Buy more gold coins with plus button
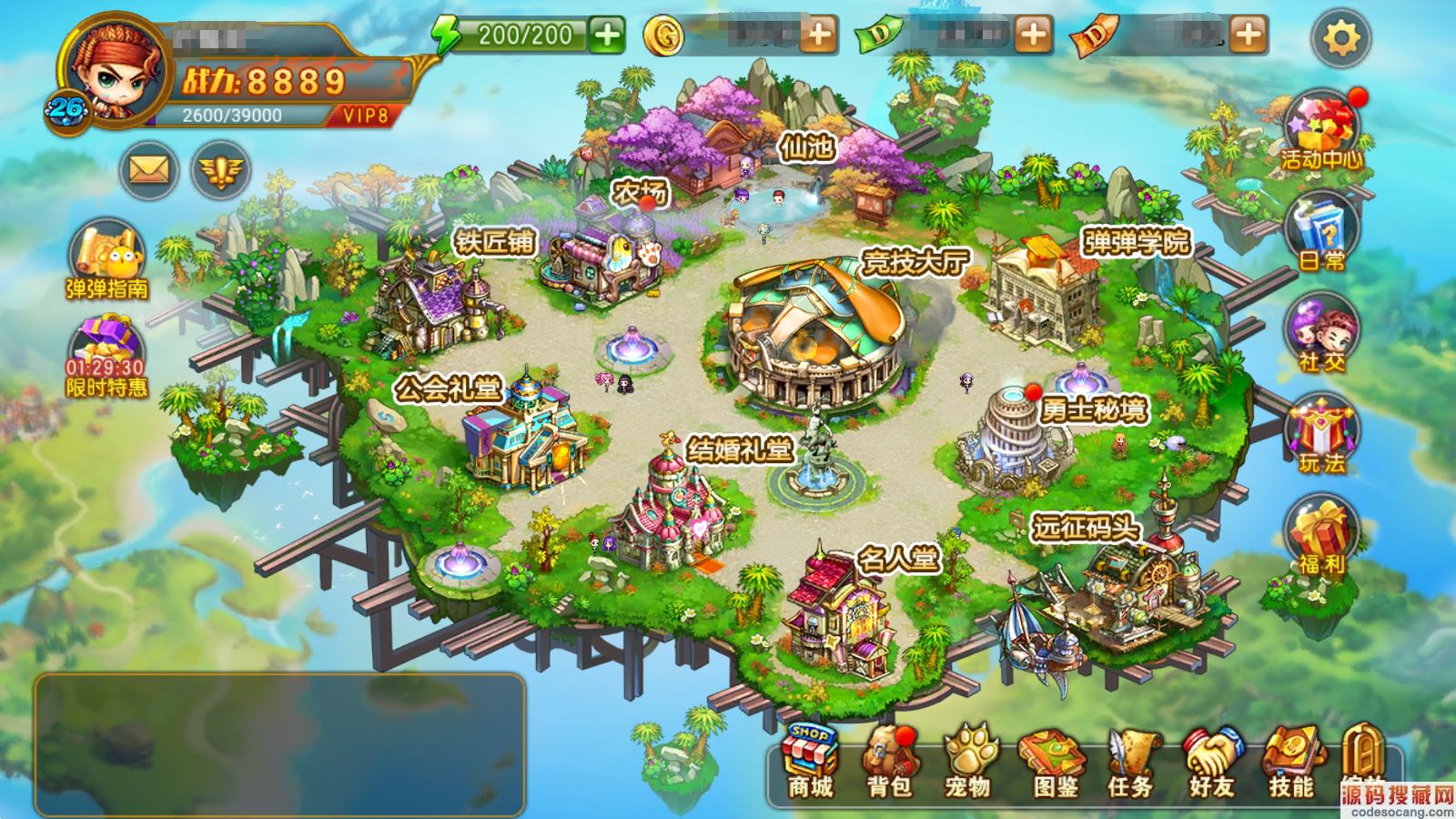This screenshot has width=1456, height=819. tap(819, 35)
